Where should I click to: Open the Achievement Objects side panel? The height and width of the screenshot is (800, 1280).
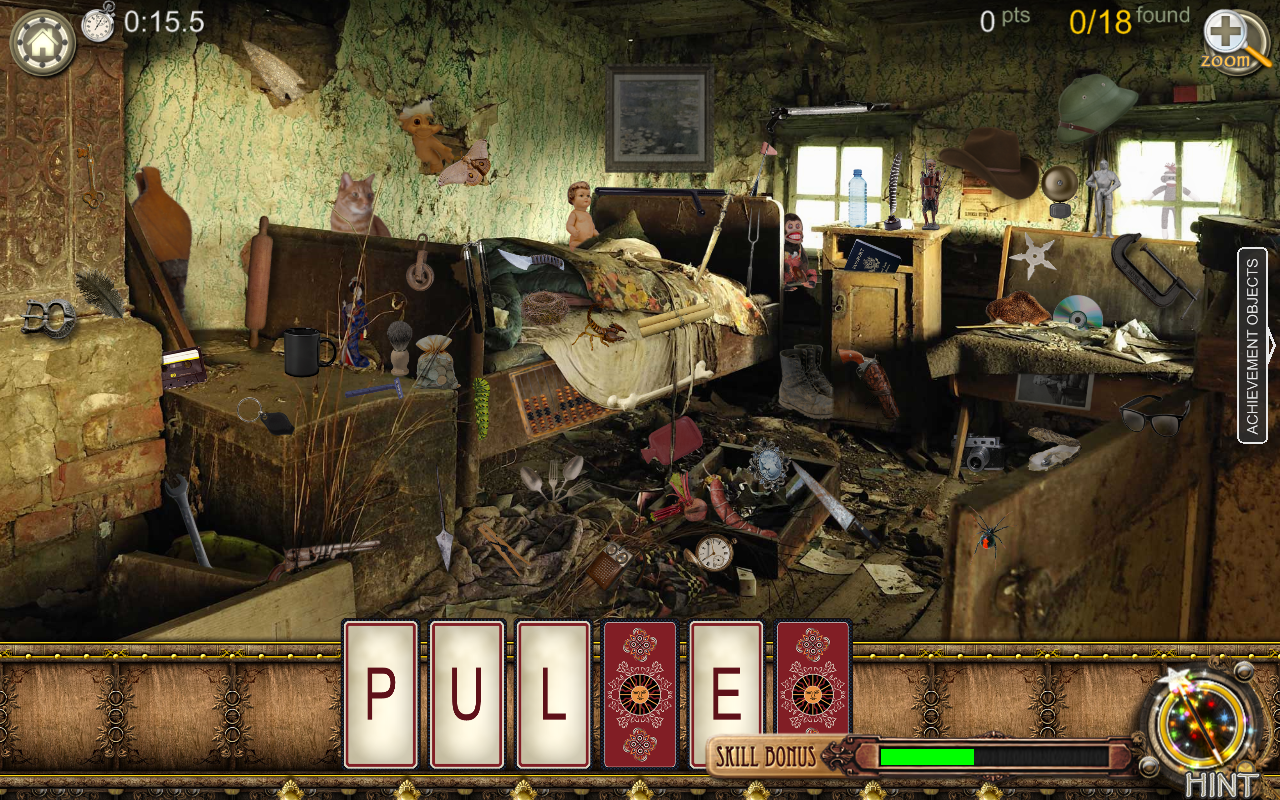point(1253,345)
